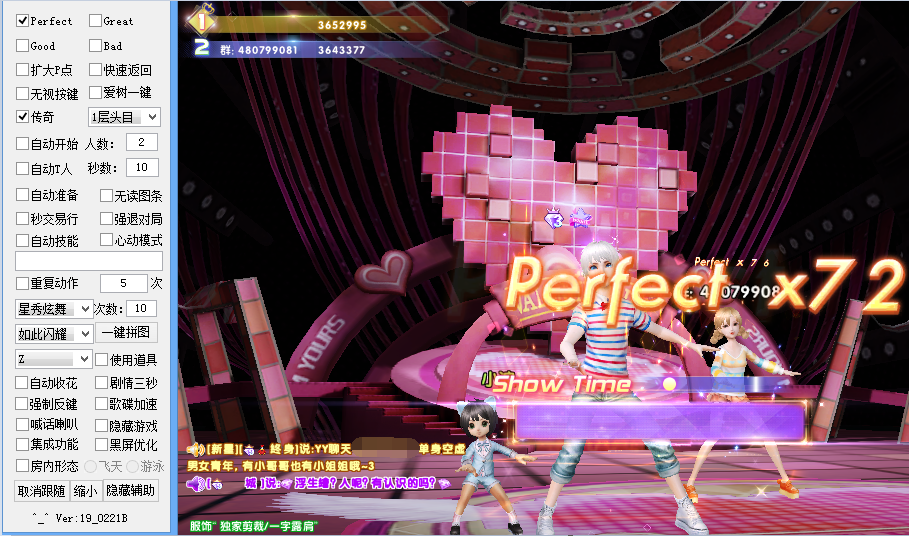Screen dimensions: 909x536
Task: Click the 一键拼图 button
Action: 125,333
